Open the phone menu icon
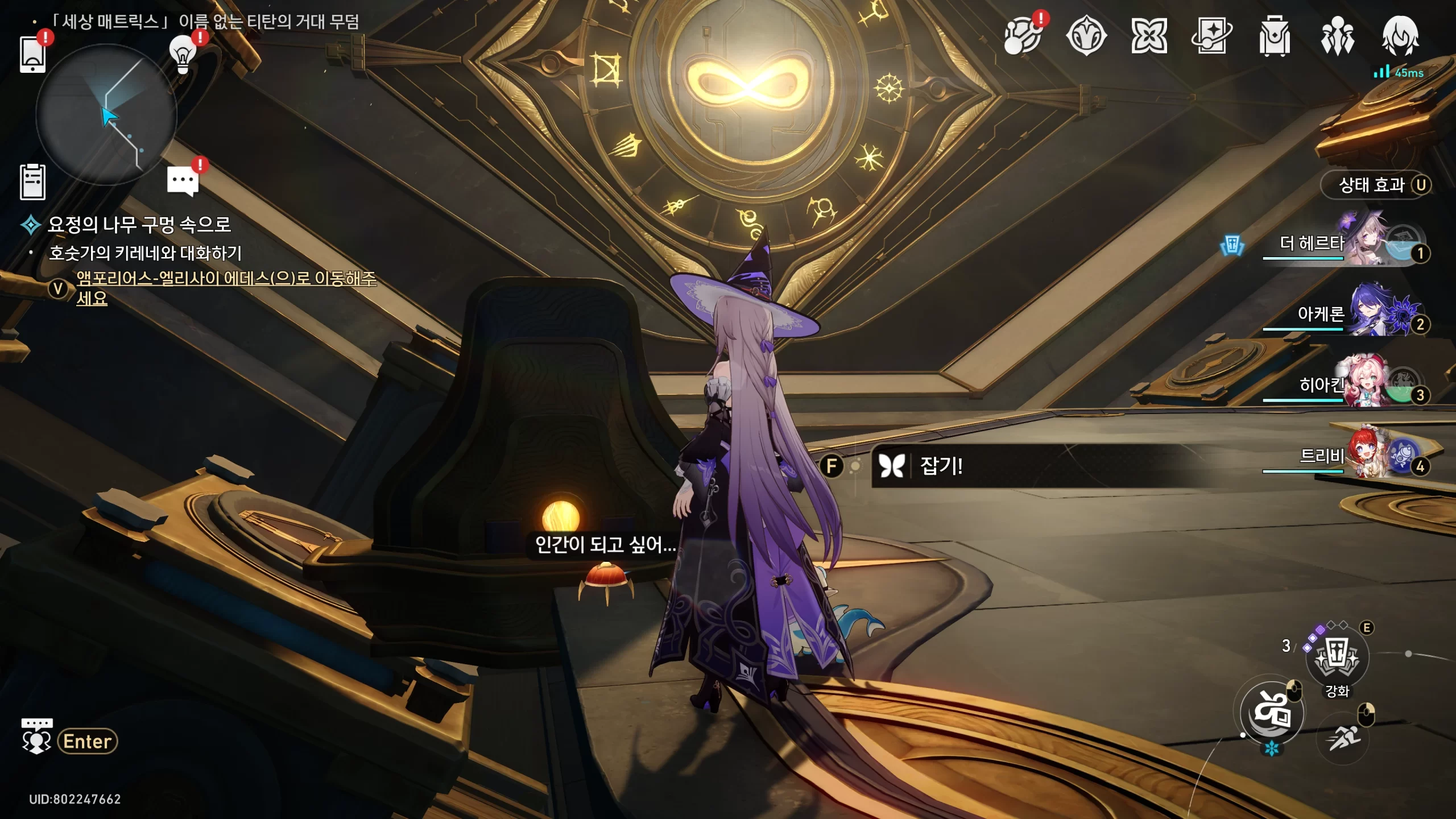 (32, 55)
